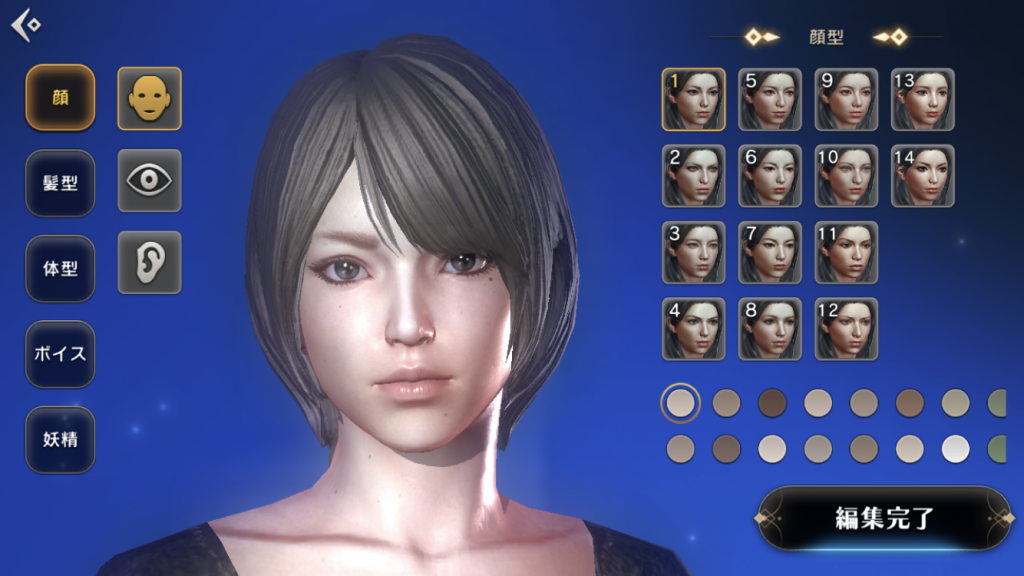
Task: Go back using the top-left arrow
Action: pyautogui.click(x=26, y=25)
